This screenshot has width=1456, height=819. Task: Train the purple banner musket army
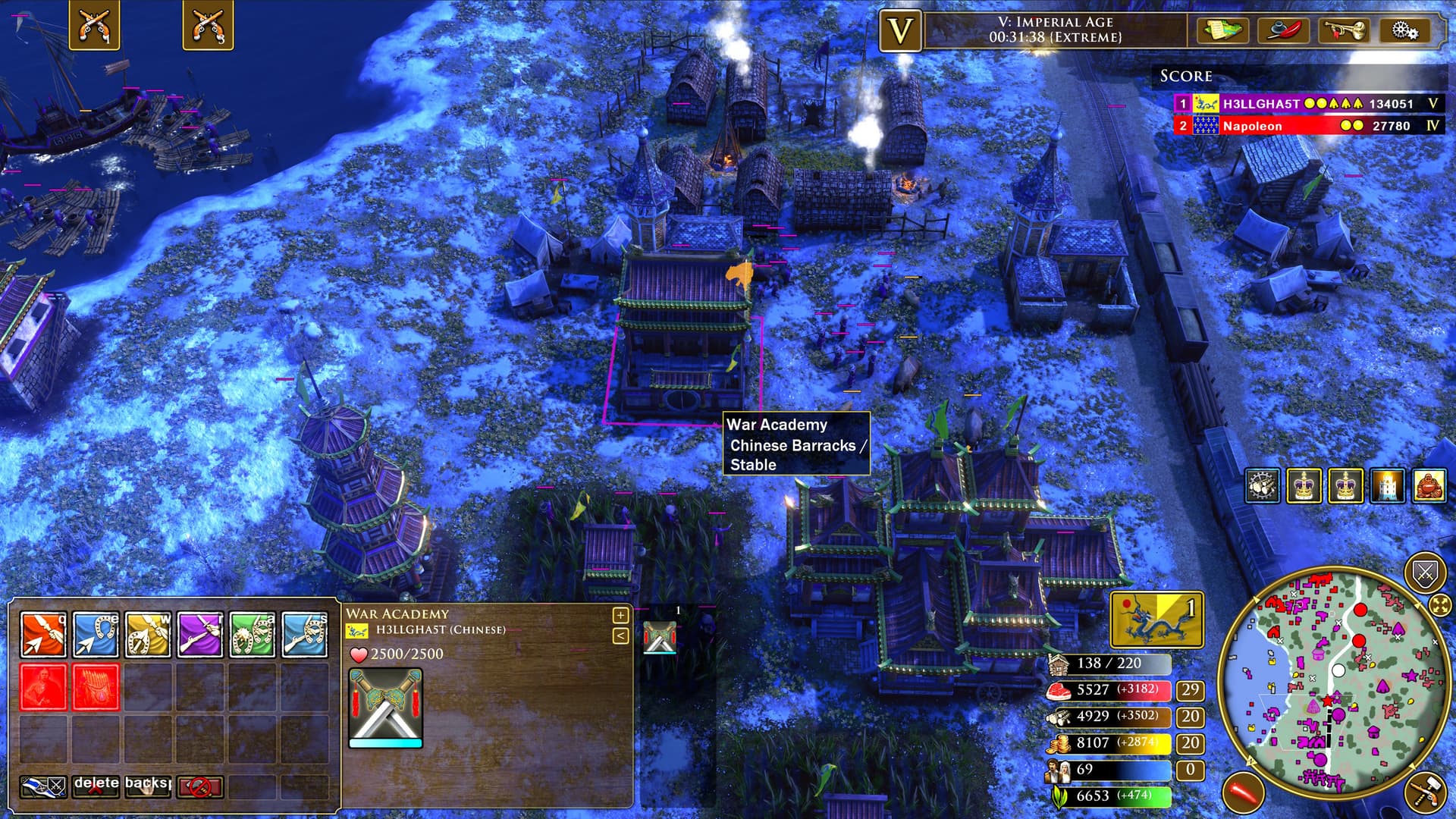[200, 634]
